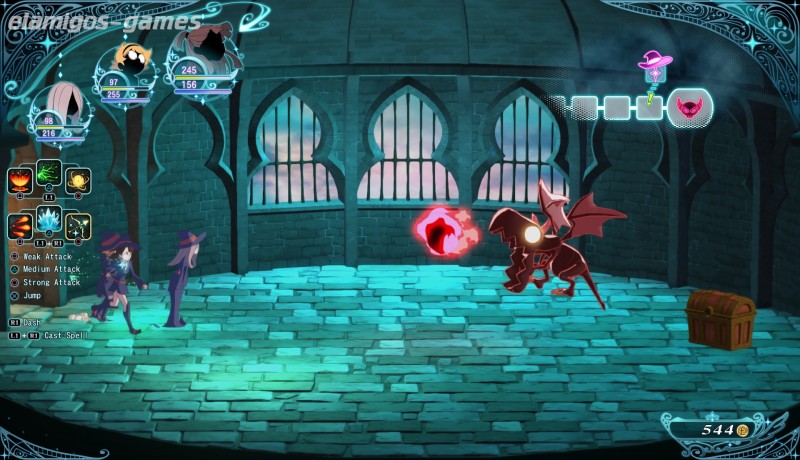800x460 pixels.
Task: Click the pink-haired witch character portrait
Action: click(62, 103)
